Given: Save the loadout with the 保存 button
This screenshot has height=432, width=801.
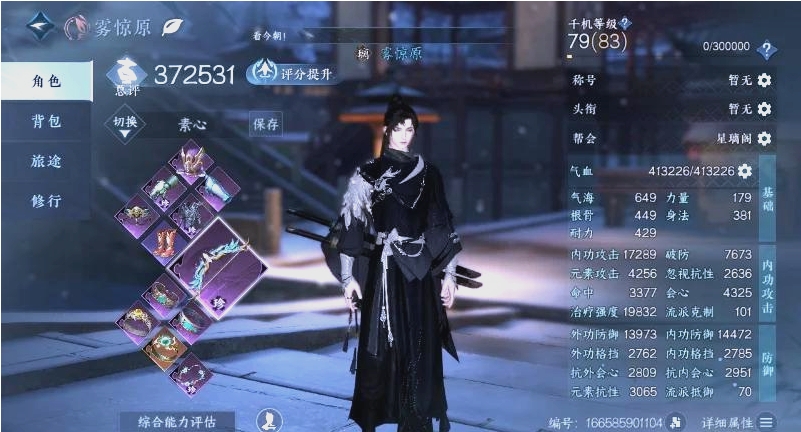Looking at the screenshot, I should click(x=266, y=124).
